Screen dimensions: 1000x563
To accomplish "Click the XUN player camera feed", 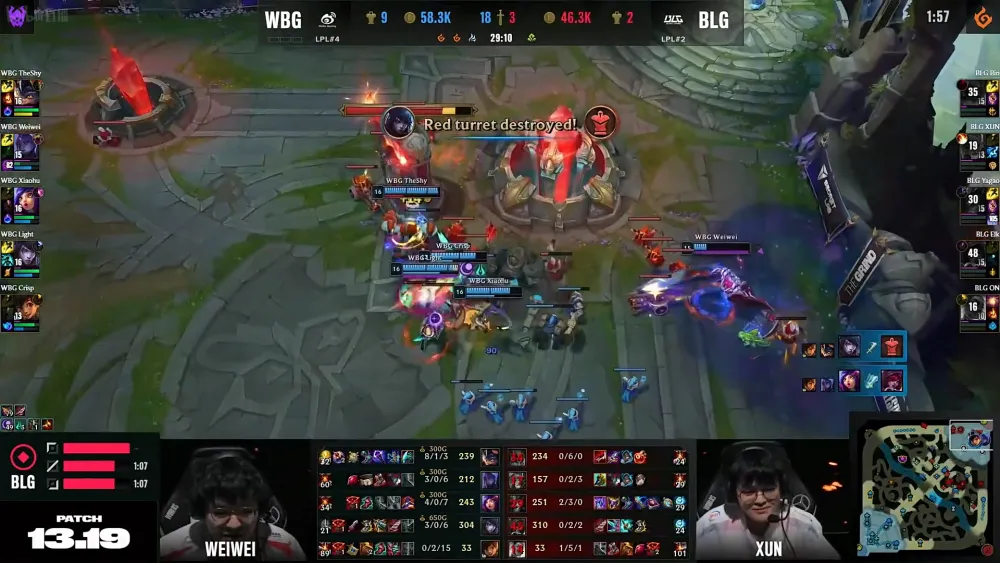I will click(x=768, y=500).
